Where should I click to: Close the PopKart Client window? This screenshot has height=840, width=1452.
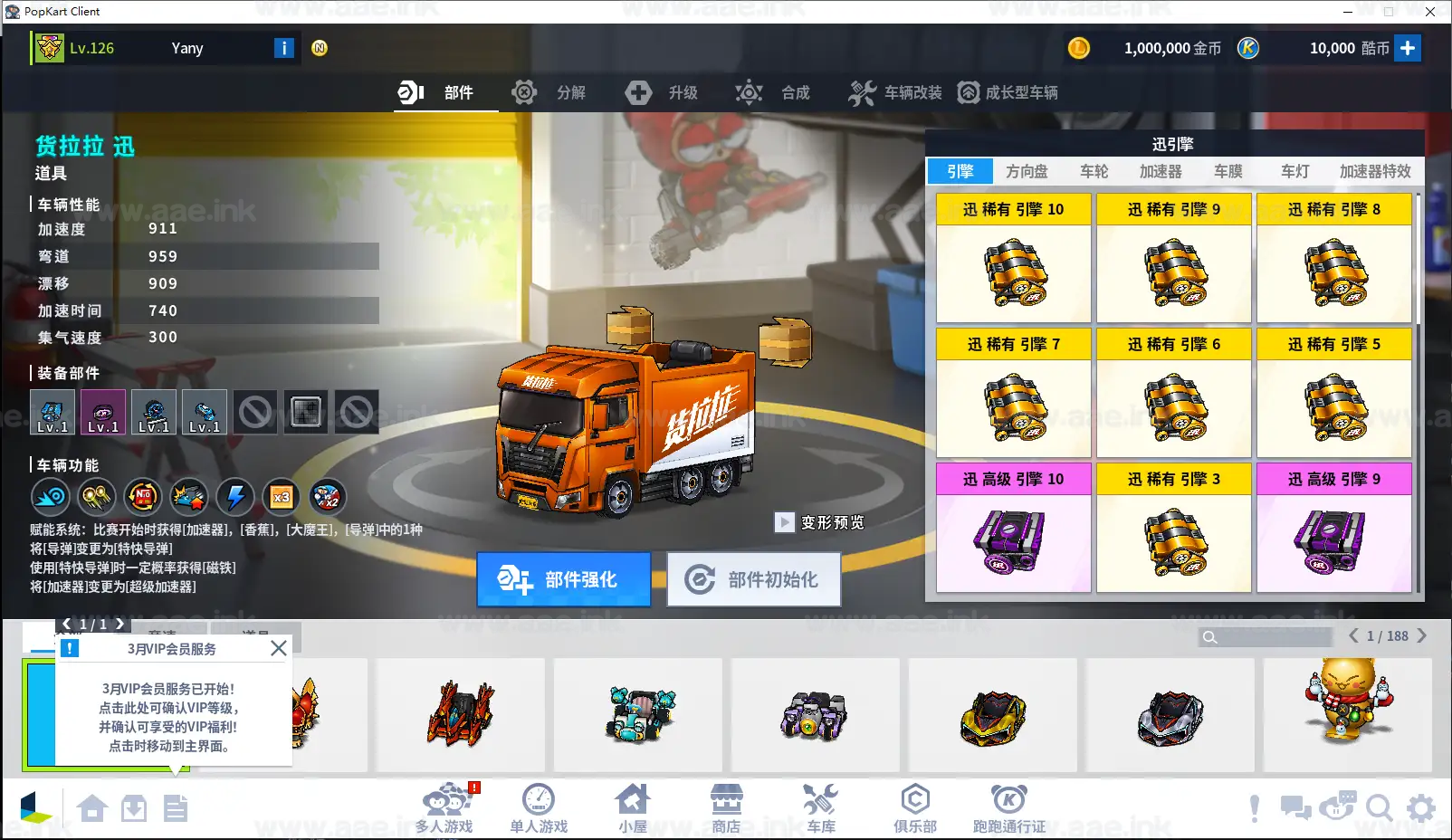(x=1430, y=12)
